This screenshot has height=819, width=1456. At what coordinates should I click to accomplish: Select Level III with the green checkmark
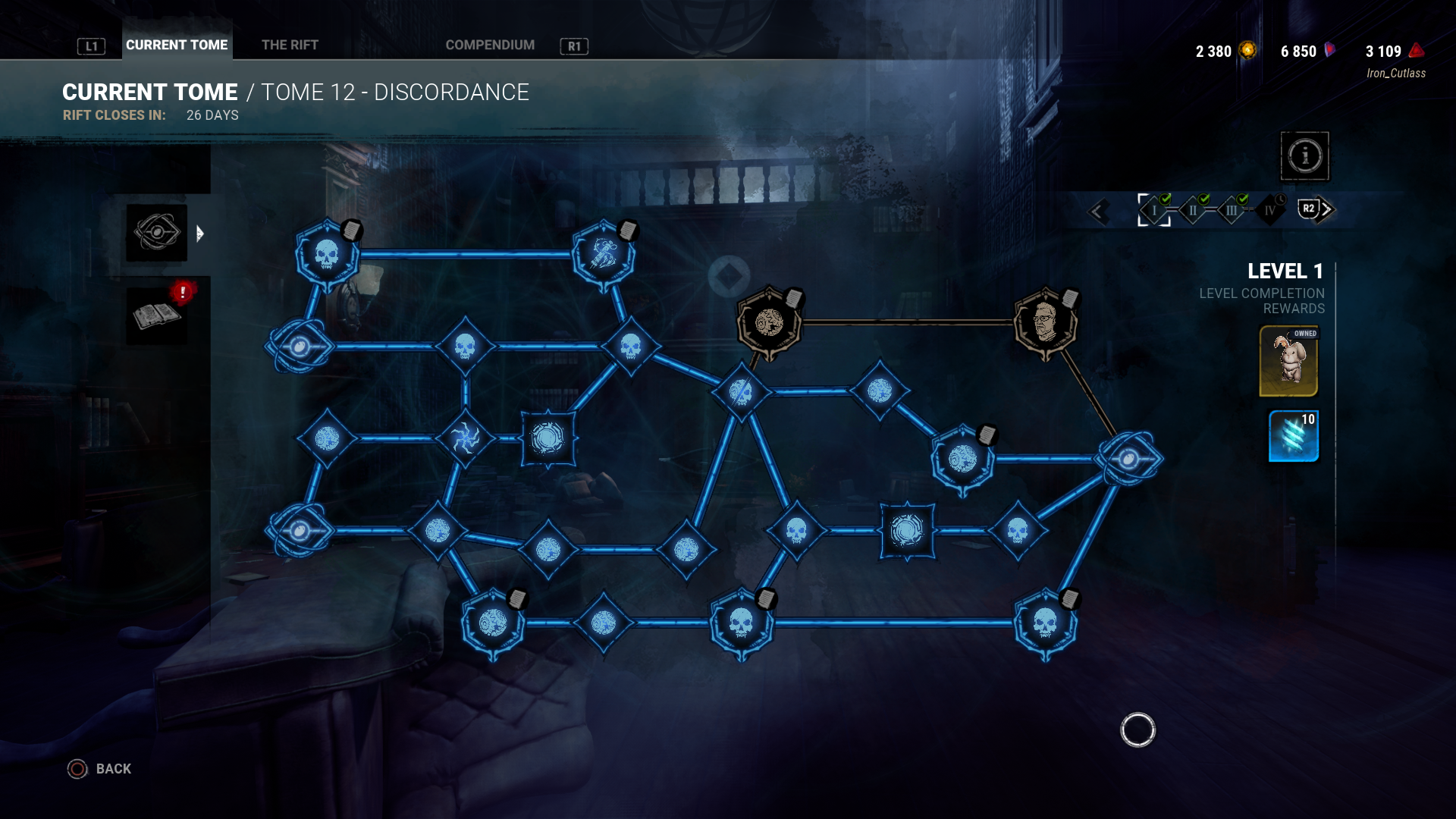point(1230,210)
